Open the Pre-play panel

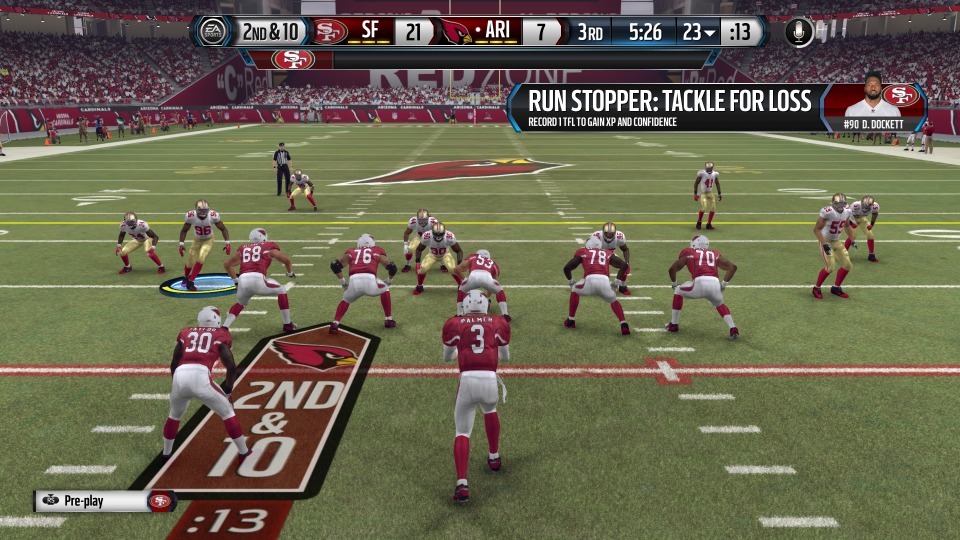104,501
